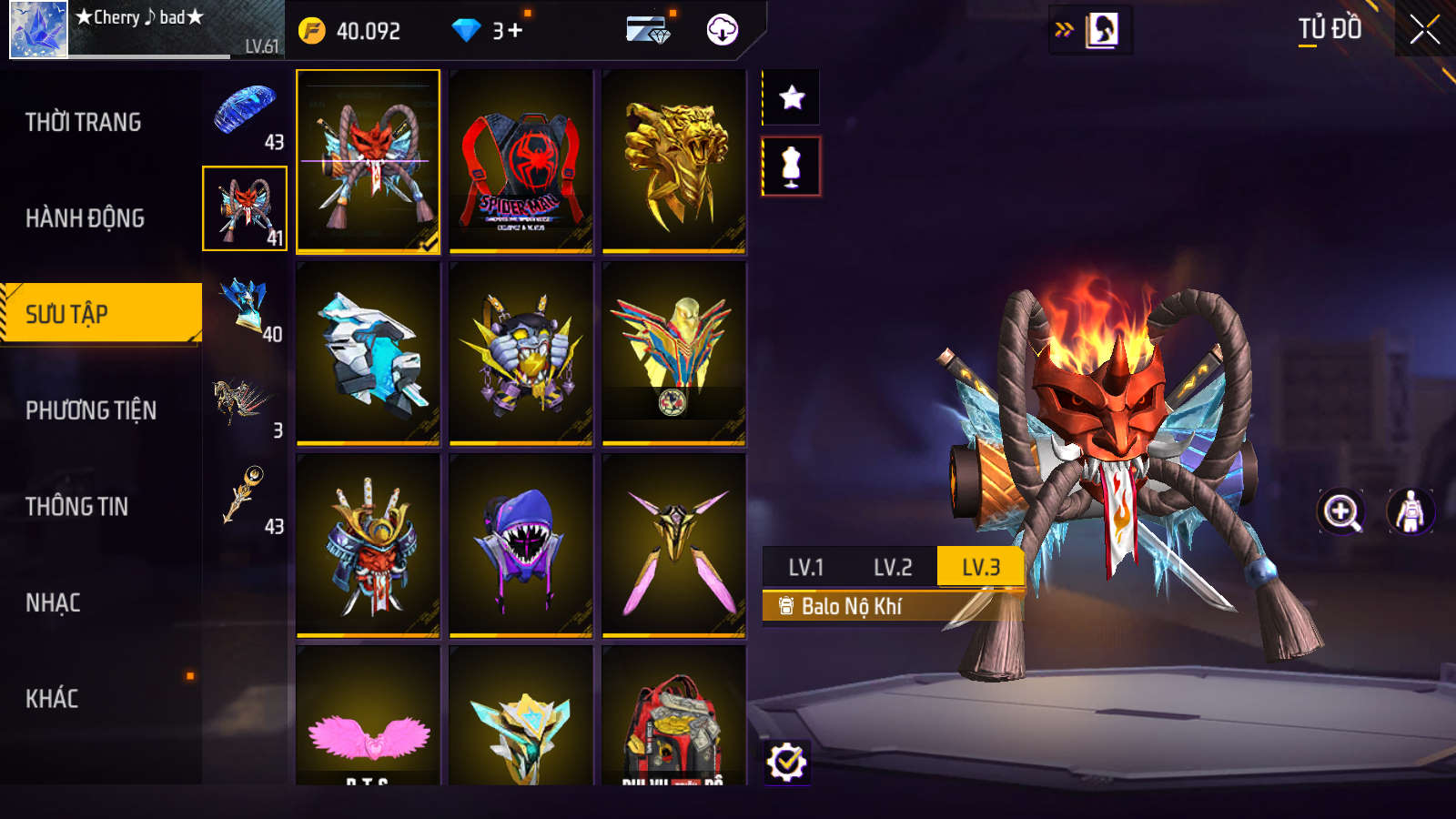Open the Thời Trang category
Image resolution: width=1456 pixels, height=819 pixels.
click(84, 122)
